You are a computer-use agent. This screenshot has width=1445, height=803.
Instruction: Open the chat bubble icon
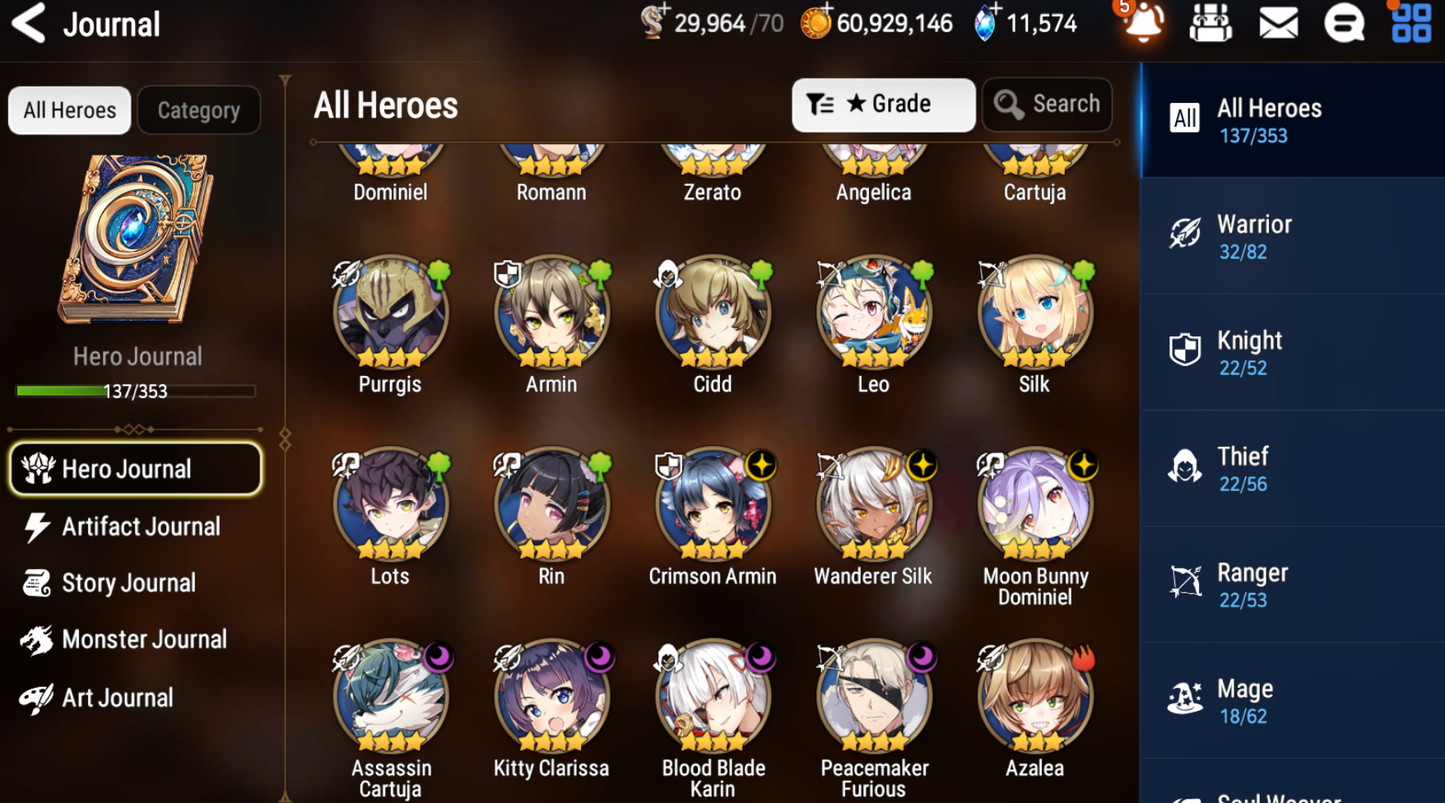point(1344,23)
